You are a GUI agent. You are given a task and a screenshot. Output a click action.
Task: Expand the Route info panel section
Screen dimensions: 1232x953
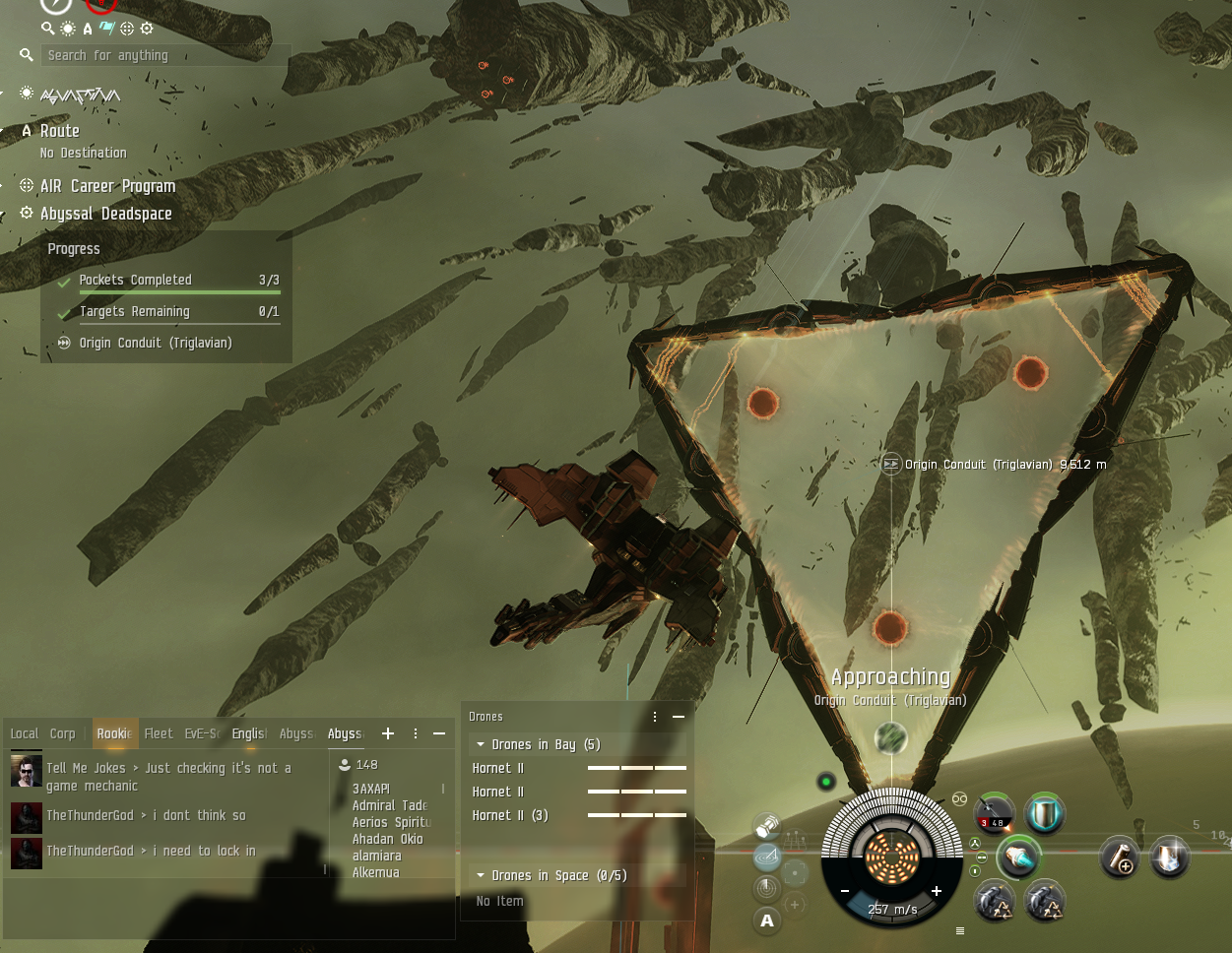coord(59,131)
